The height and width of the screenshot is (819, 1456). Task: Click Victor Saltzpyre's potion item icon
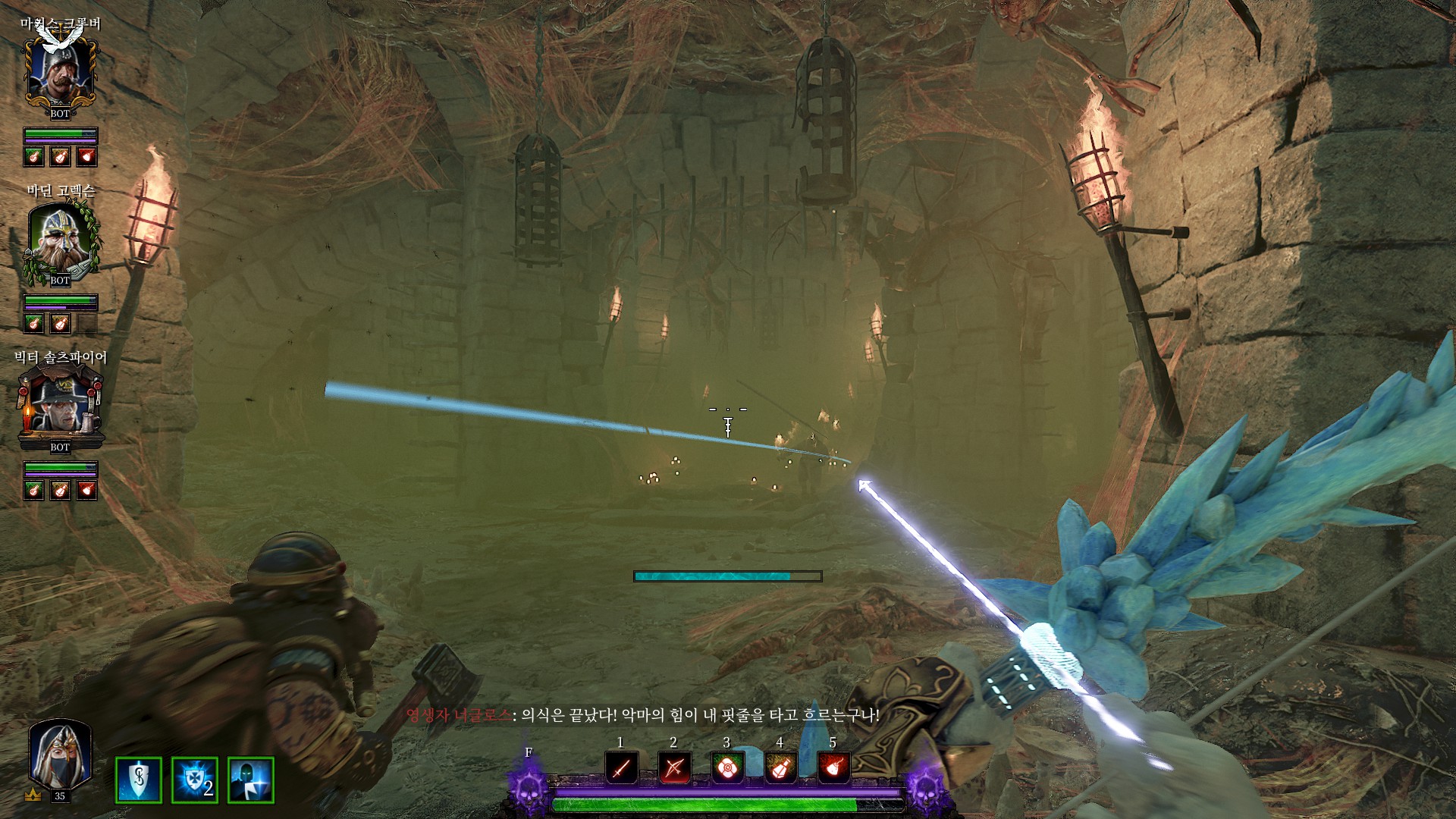click(60, 490)
